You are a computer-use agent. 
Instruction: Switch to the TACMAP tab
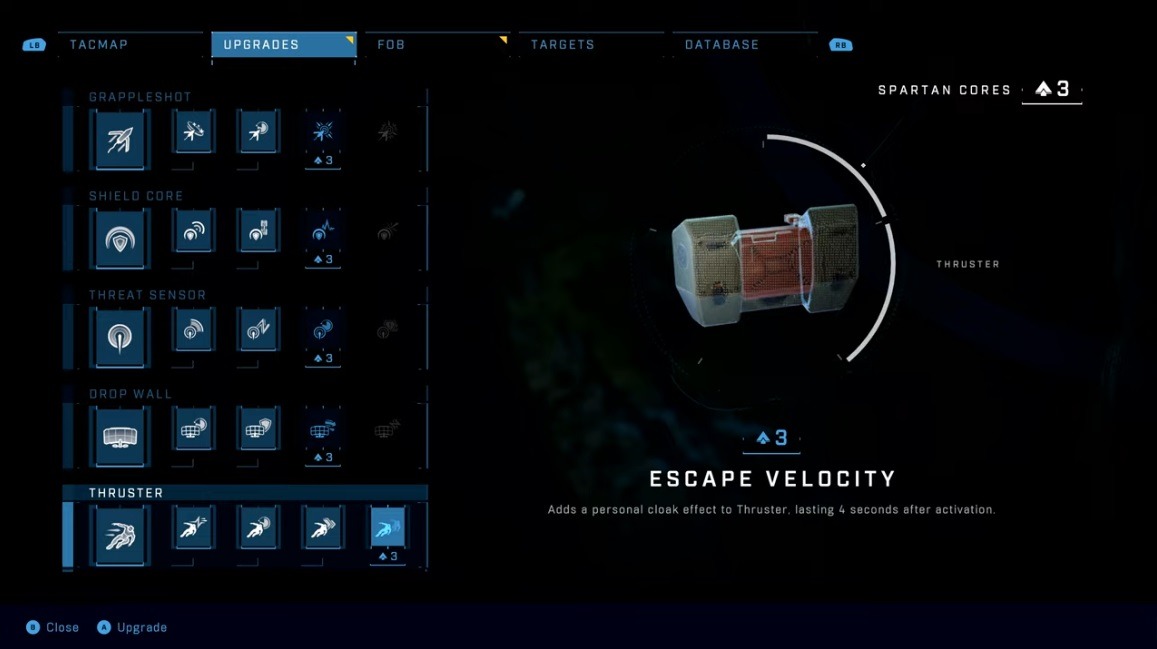click(x=99, y=45)
